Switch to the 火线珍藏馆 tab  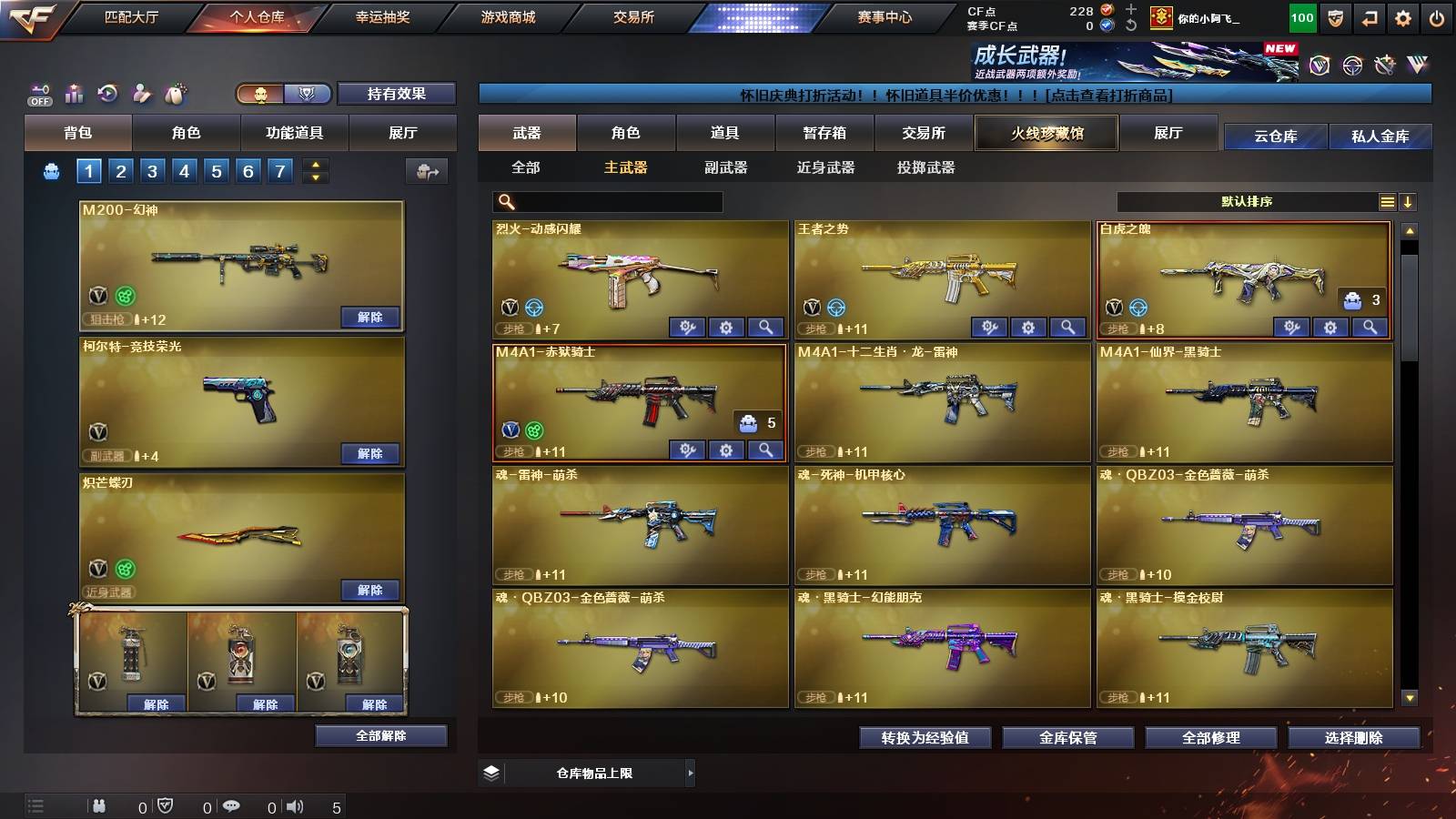point(1046,133)
